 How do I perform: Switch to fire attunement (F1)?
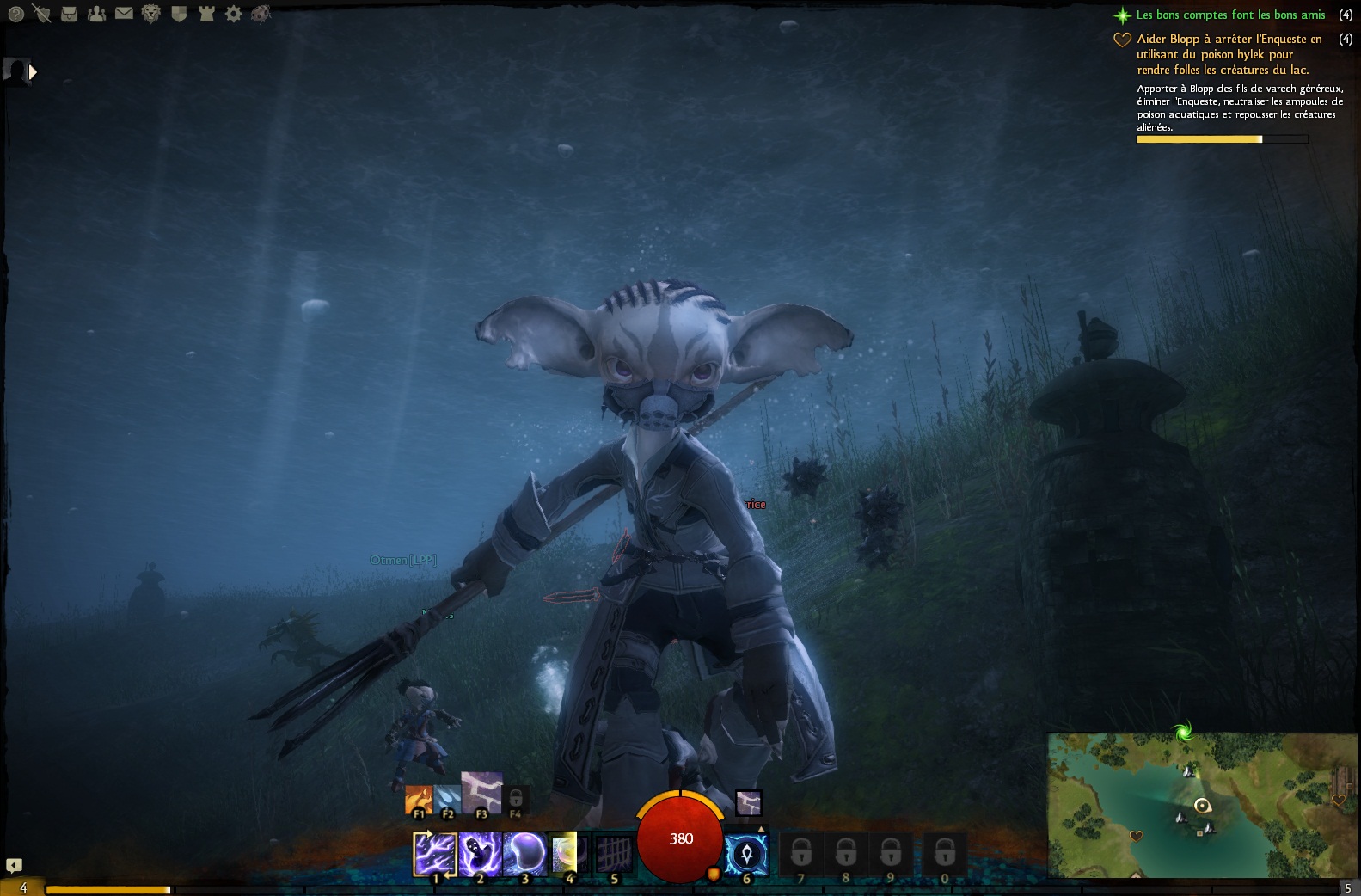pyautogui.click(x=419, y=801)
